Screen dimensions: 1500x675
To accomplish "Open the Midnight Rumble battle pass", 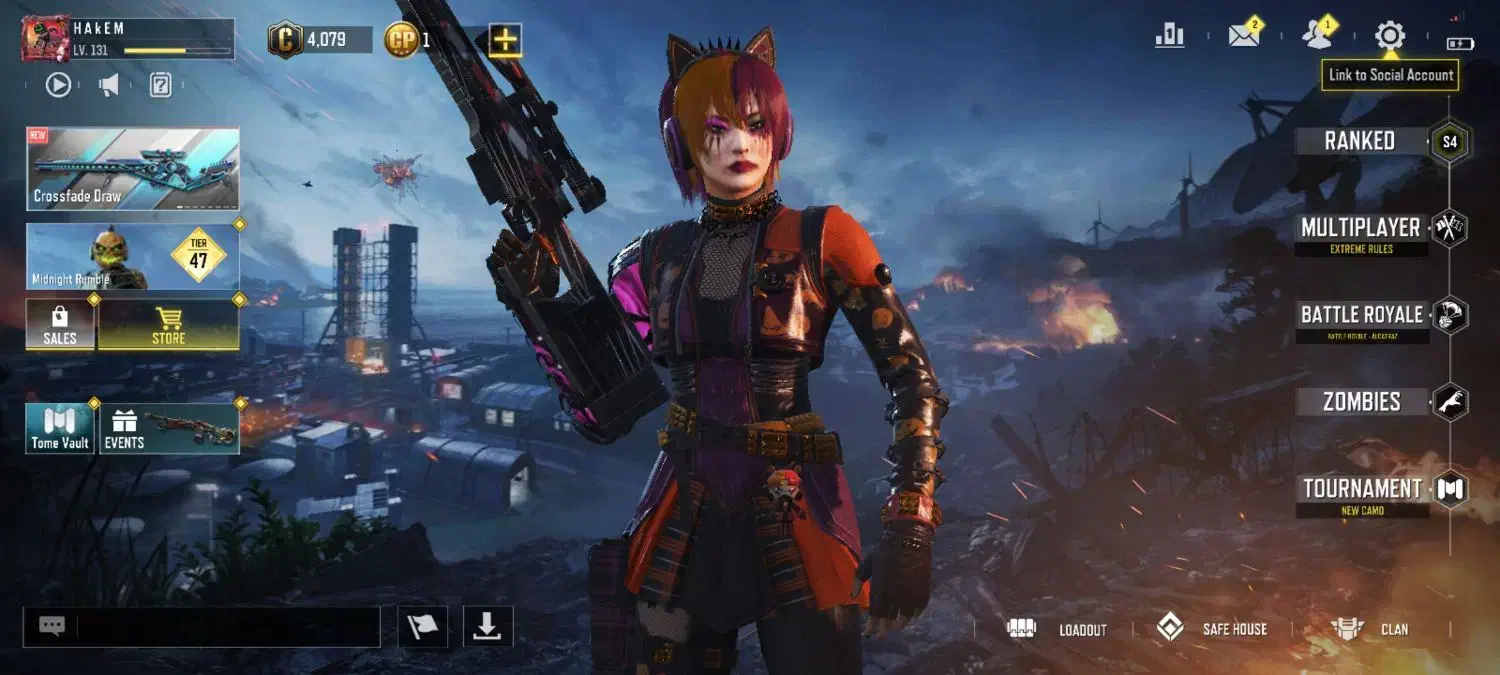I will [133, 257].
